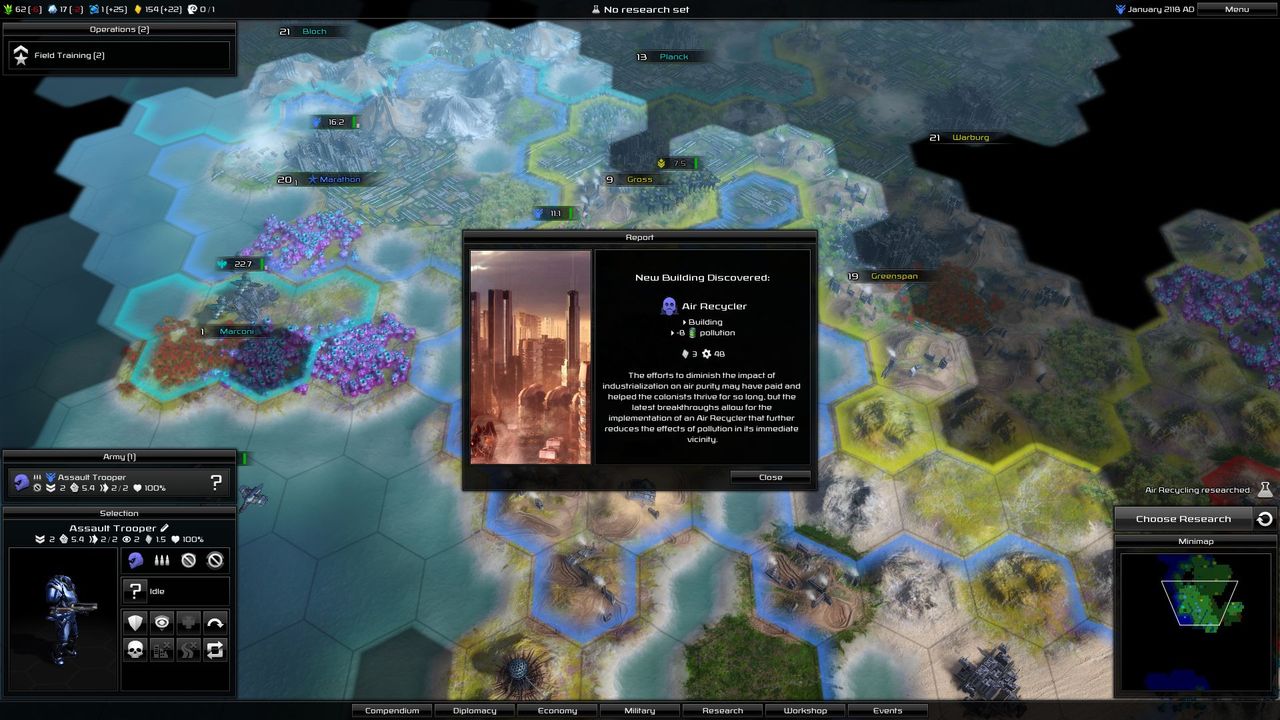Collapse the Selection panel header
This screenshot has width=1280, height=720.
(120, 513)
